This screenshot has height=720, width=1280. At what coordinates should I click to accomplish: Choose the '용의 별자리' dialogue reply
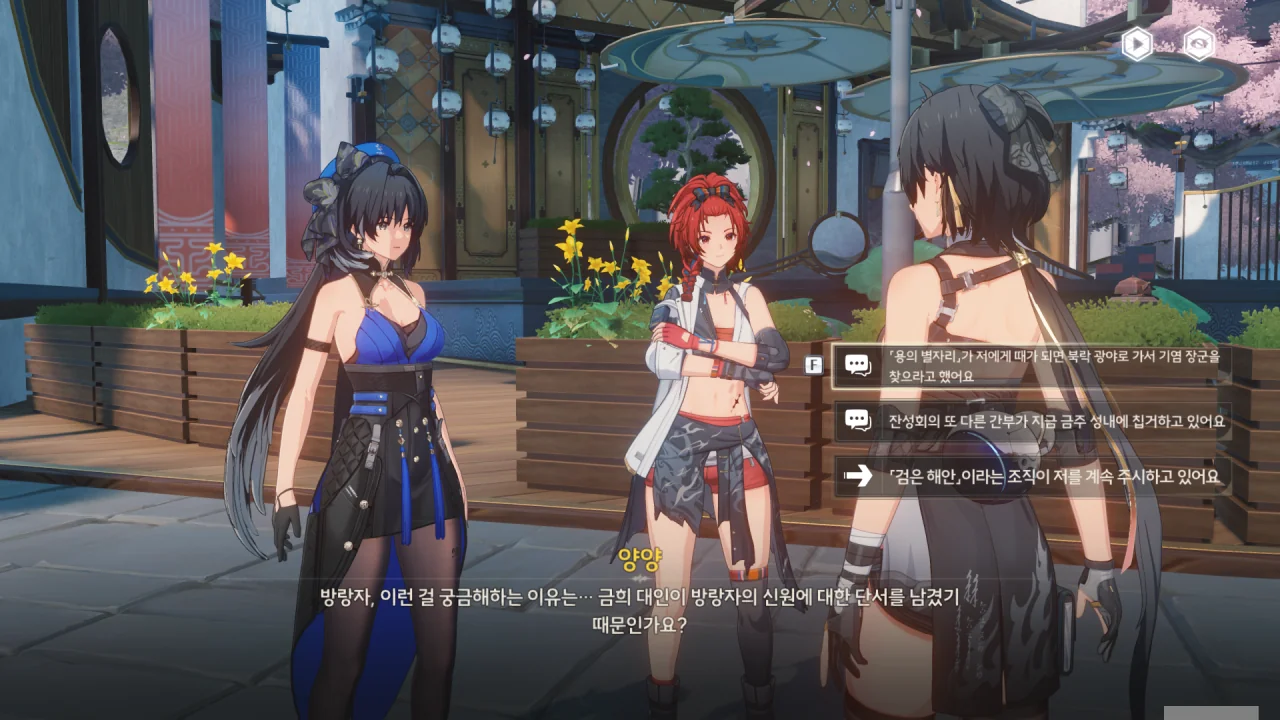[x=1030, y=366]
